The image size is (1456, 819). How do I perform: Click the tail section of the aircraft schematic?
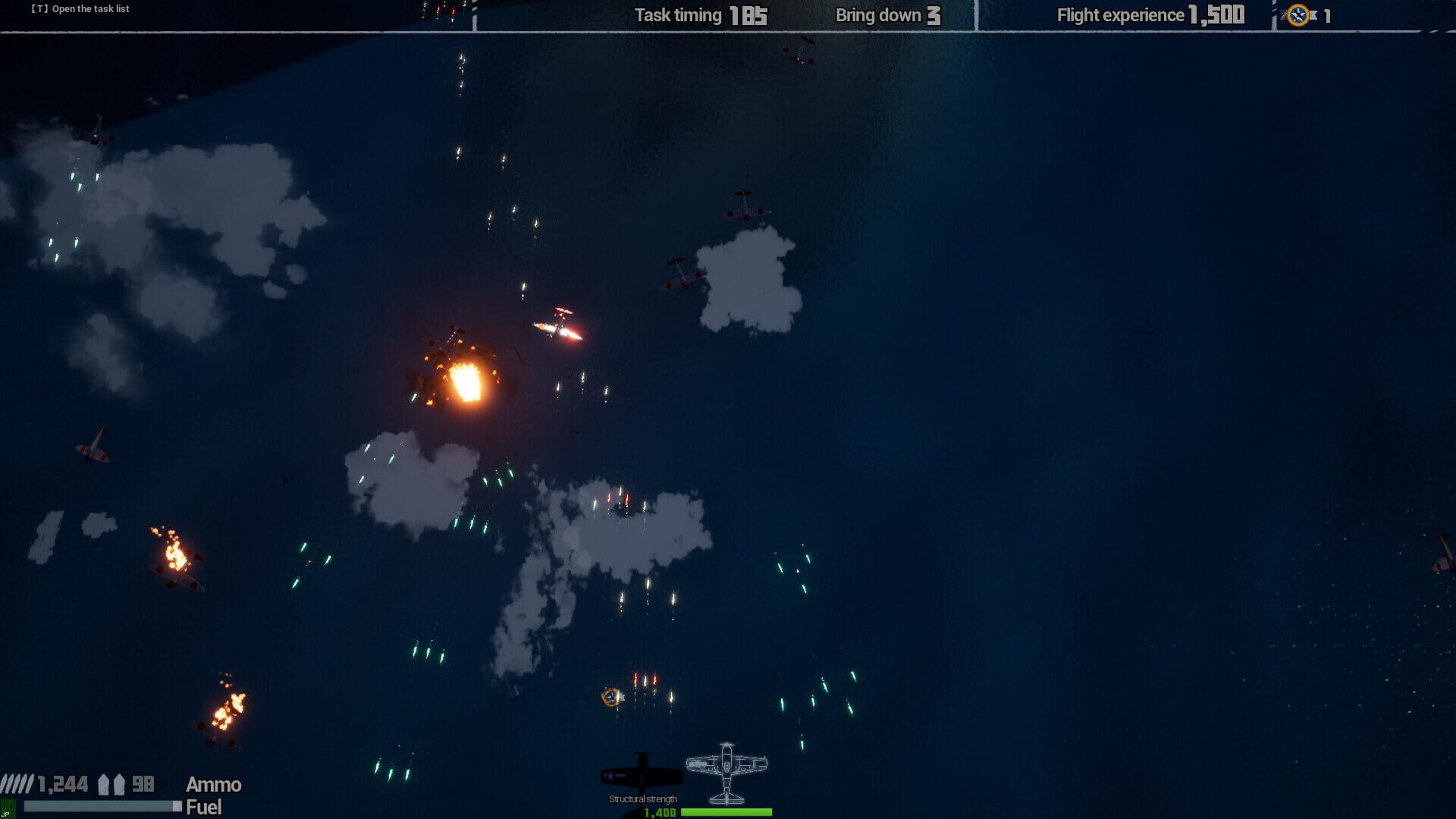pos(726,799)
